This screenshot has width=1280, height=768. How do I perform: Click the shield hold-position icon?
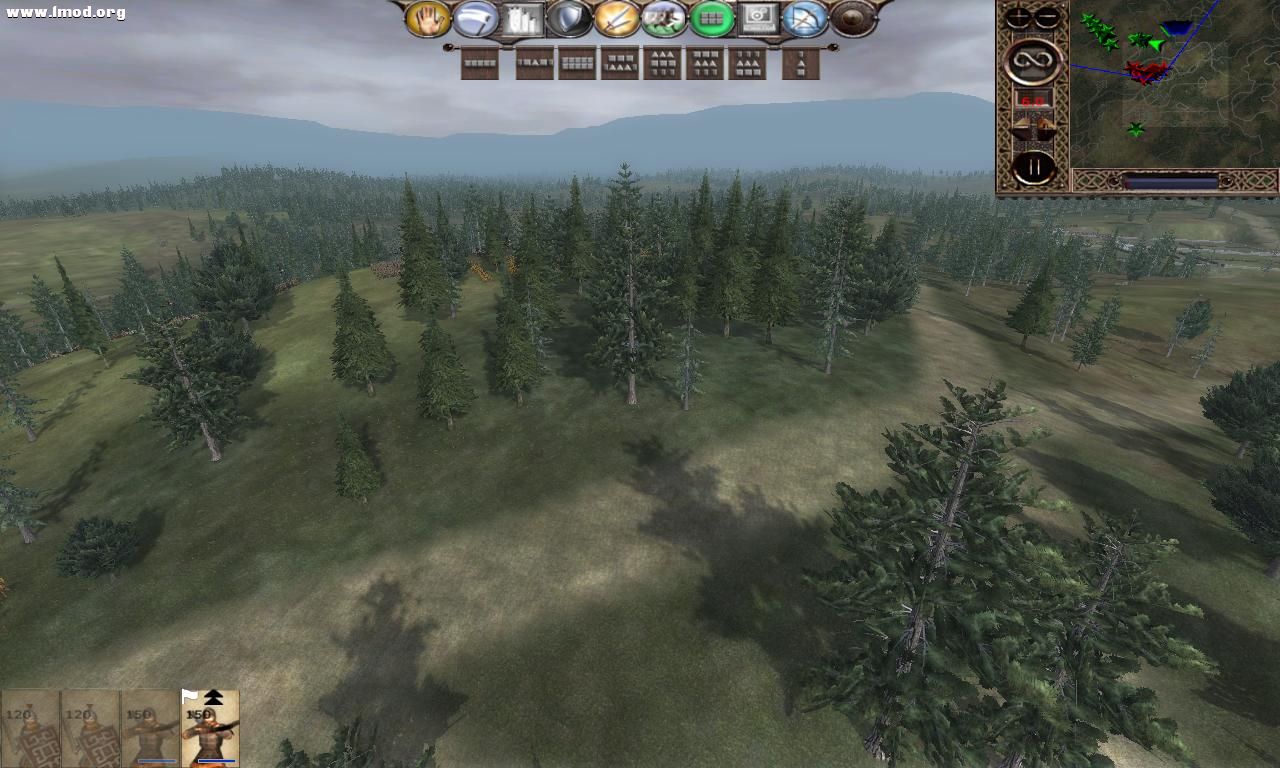point(570,19)
